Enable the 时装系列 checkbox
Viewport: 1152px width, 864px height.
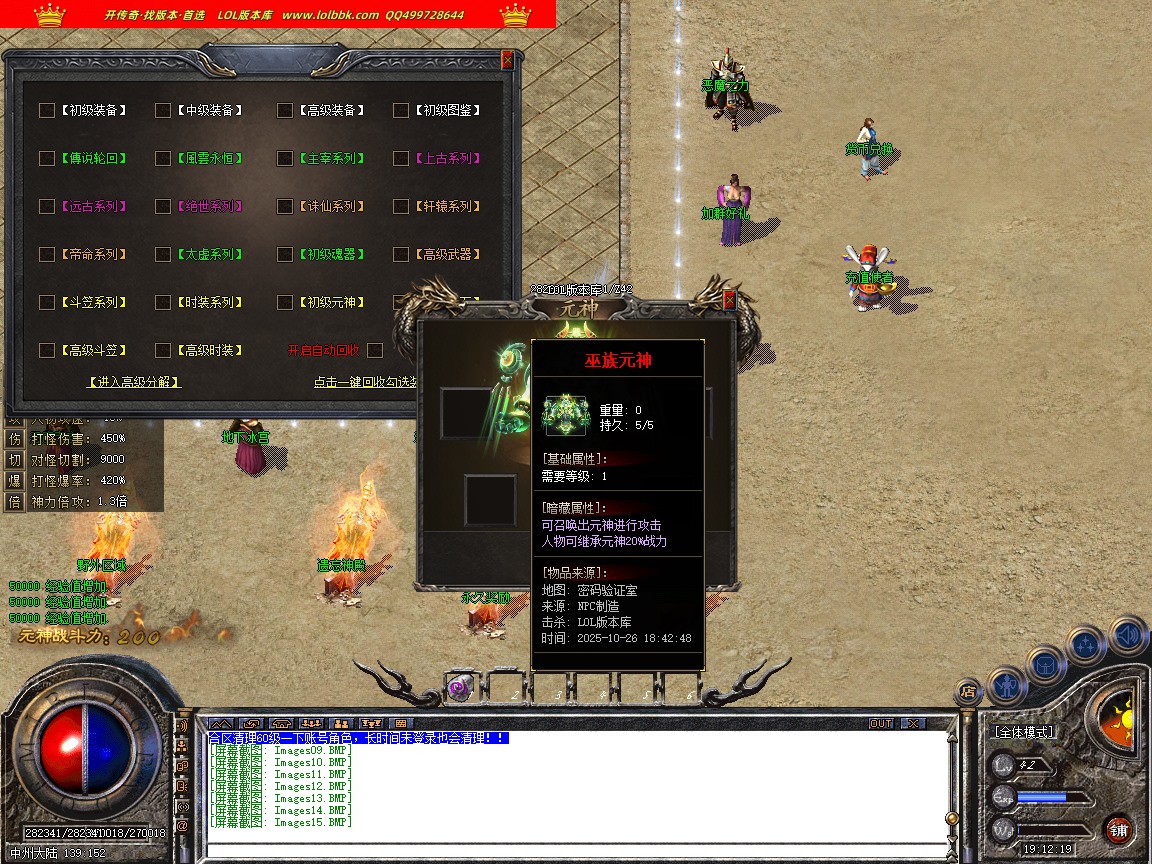(163, 302)
